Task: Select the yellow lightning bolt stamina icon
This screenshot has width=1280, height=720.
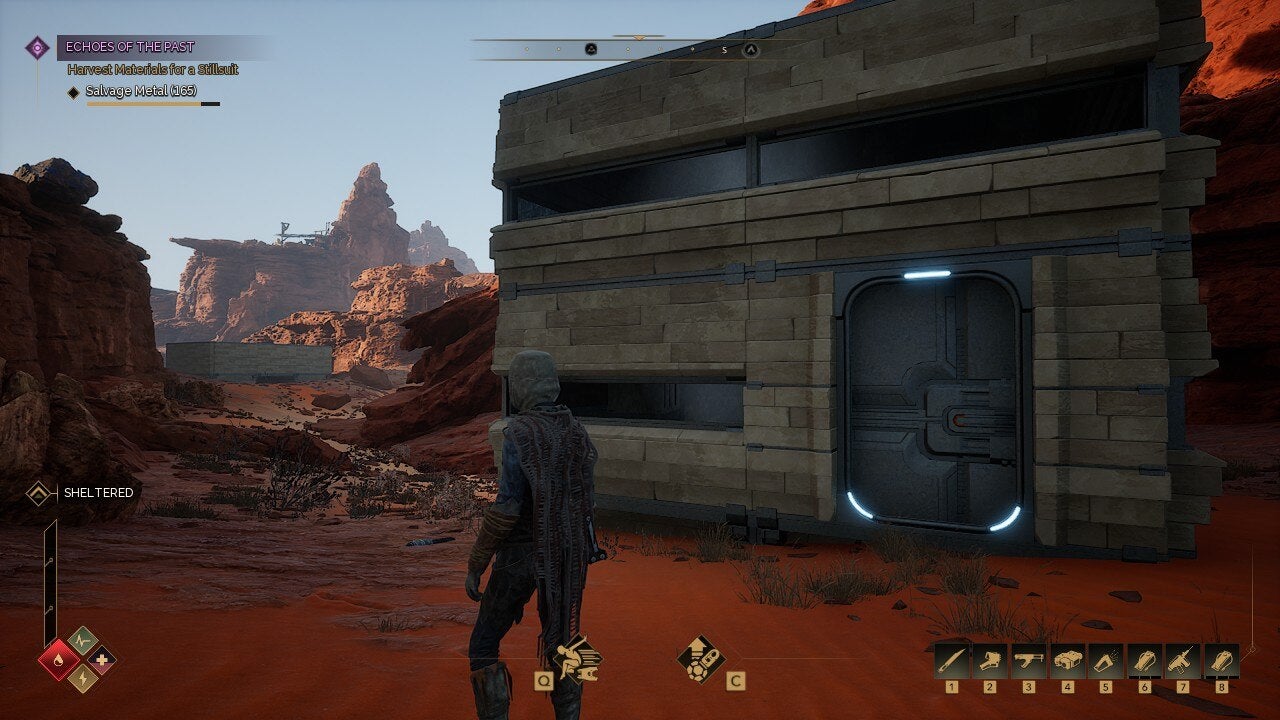Action: point(82,678)
